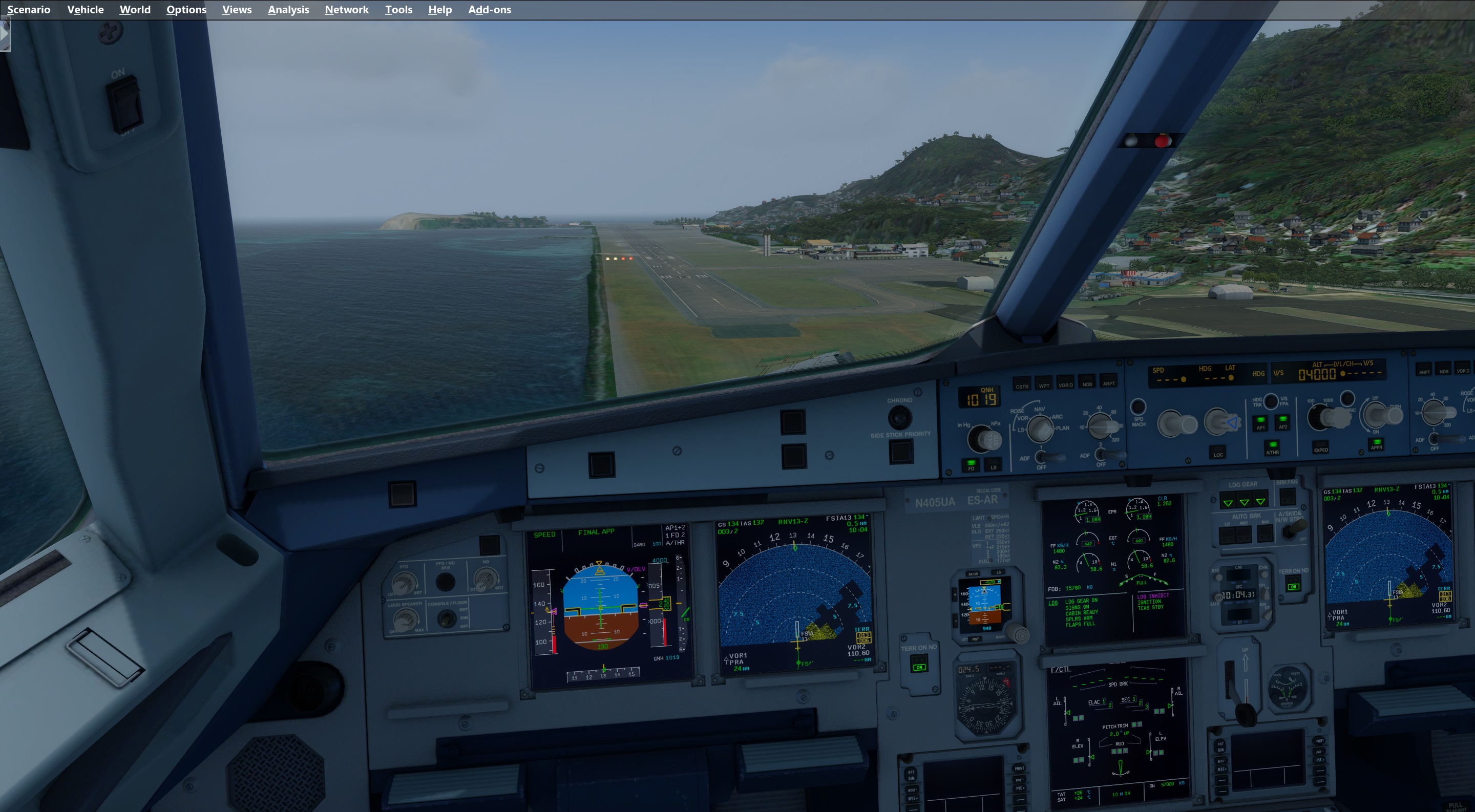Open the Vehicle menu
The image size is (1475, 812).
pyautogui.click(x=86, y=10)
